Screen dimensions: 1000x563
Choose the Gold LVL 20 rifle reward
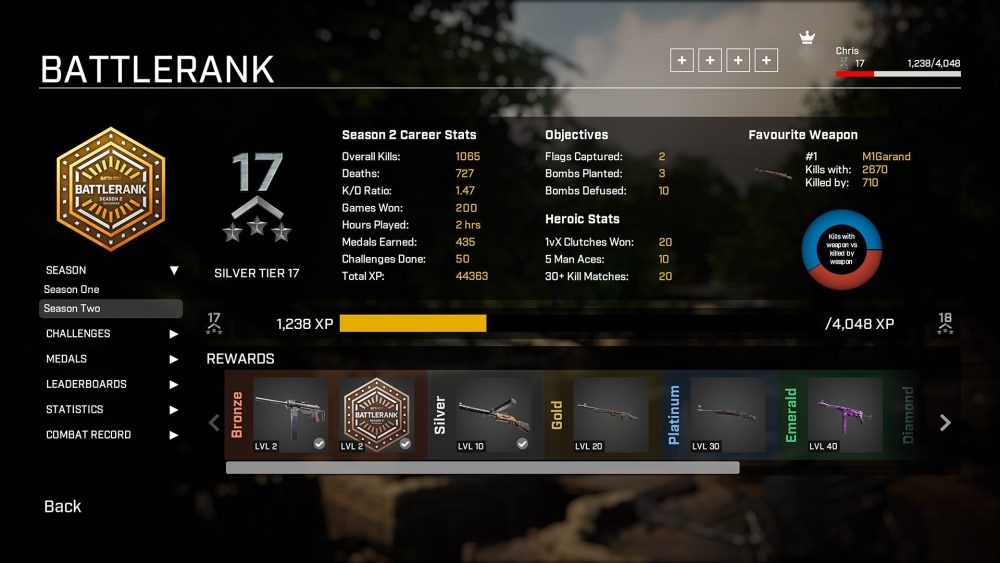point(611,415)
